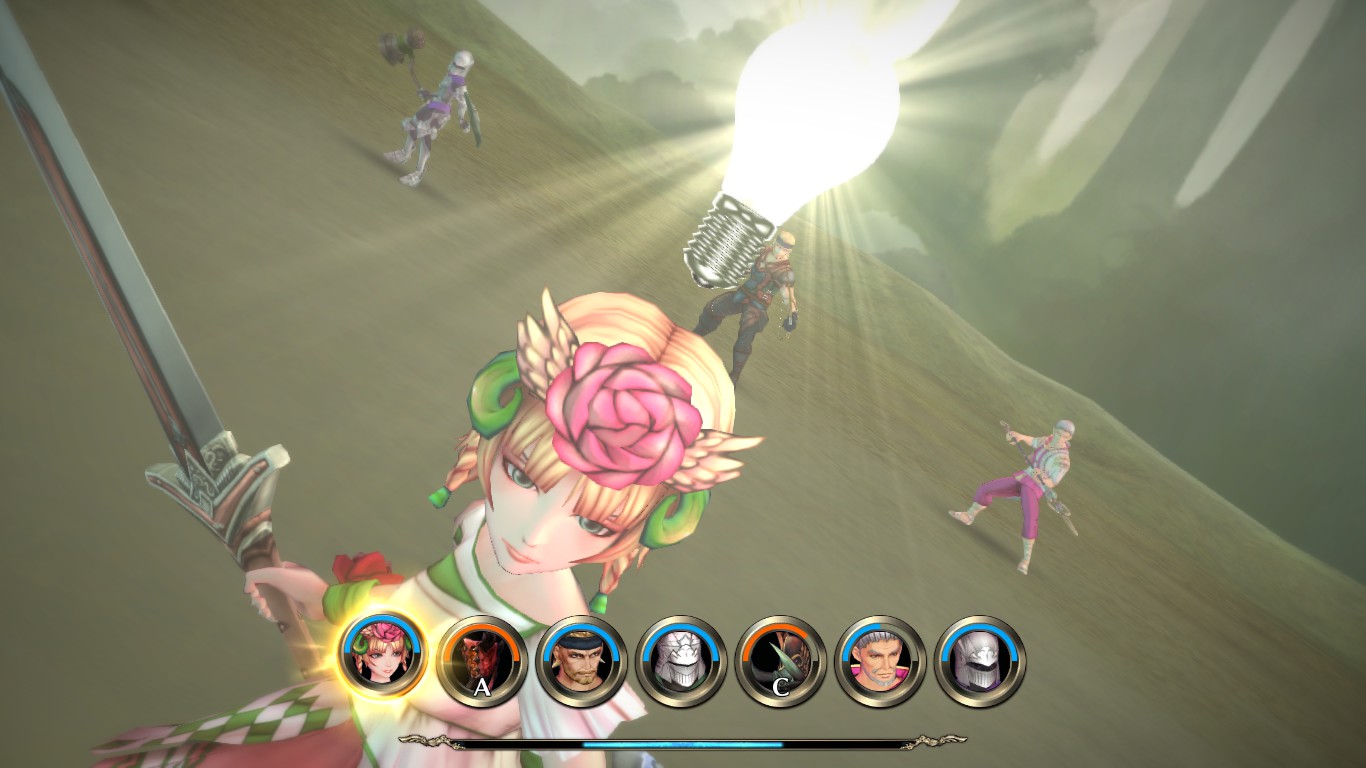Pick the gray-haired old man portrait
Image resolution: width=1366 pixels, height=768 pixels.
pos(881,660)
